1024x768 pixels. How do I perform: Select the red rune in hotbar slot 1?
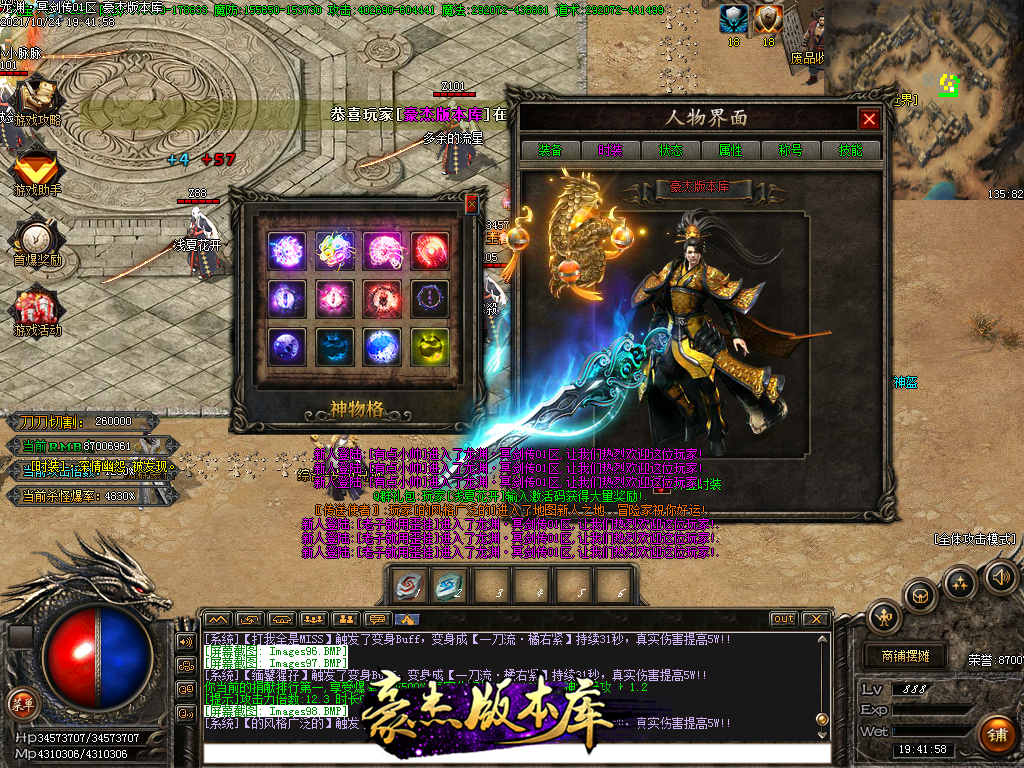408,585
